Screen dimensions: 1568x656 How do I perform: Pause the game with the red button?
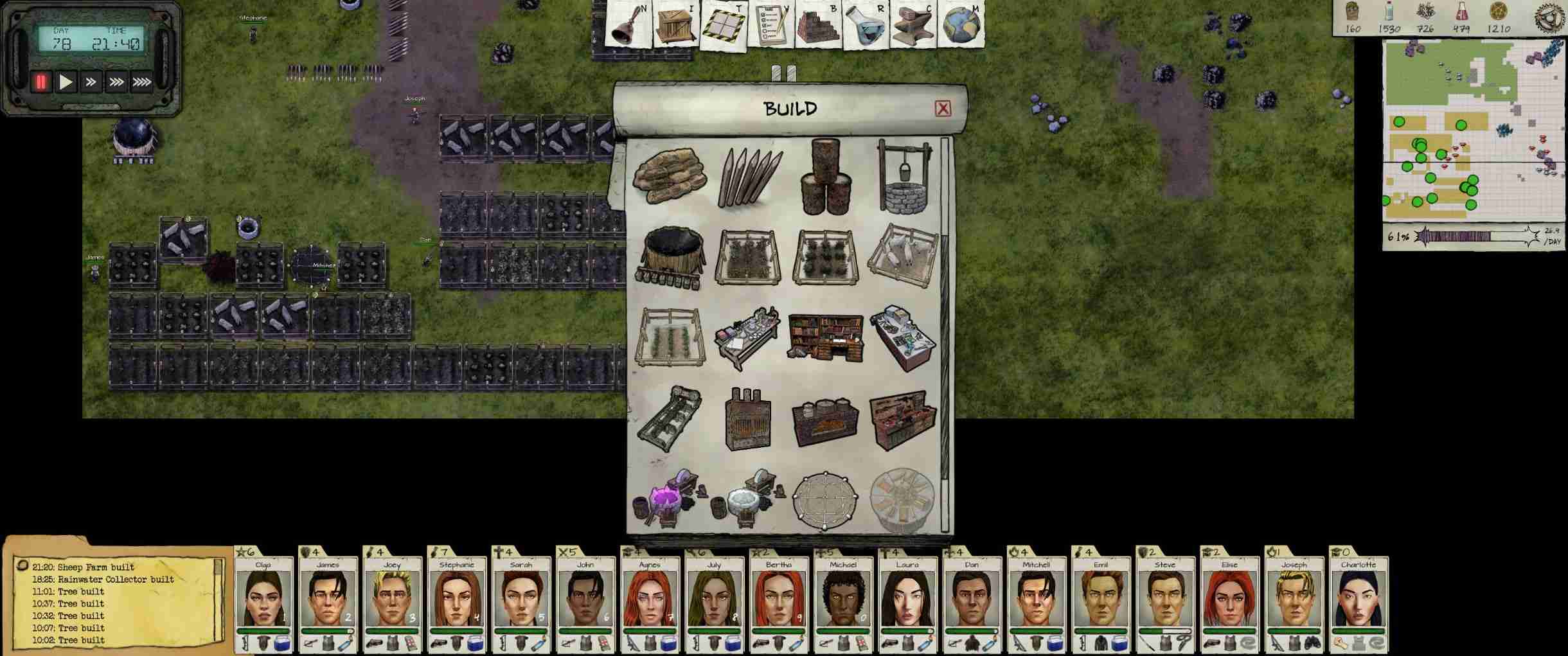click(40, 82)
